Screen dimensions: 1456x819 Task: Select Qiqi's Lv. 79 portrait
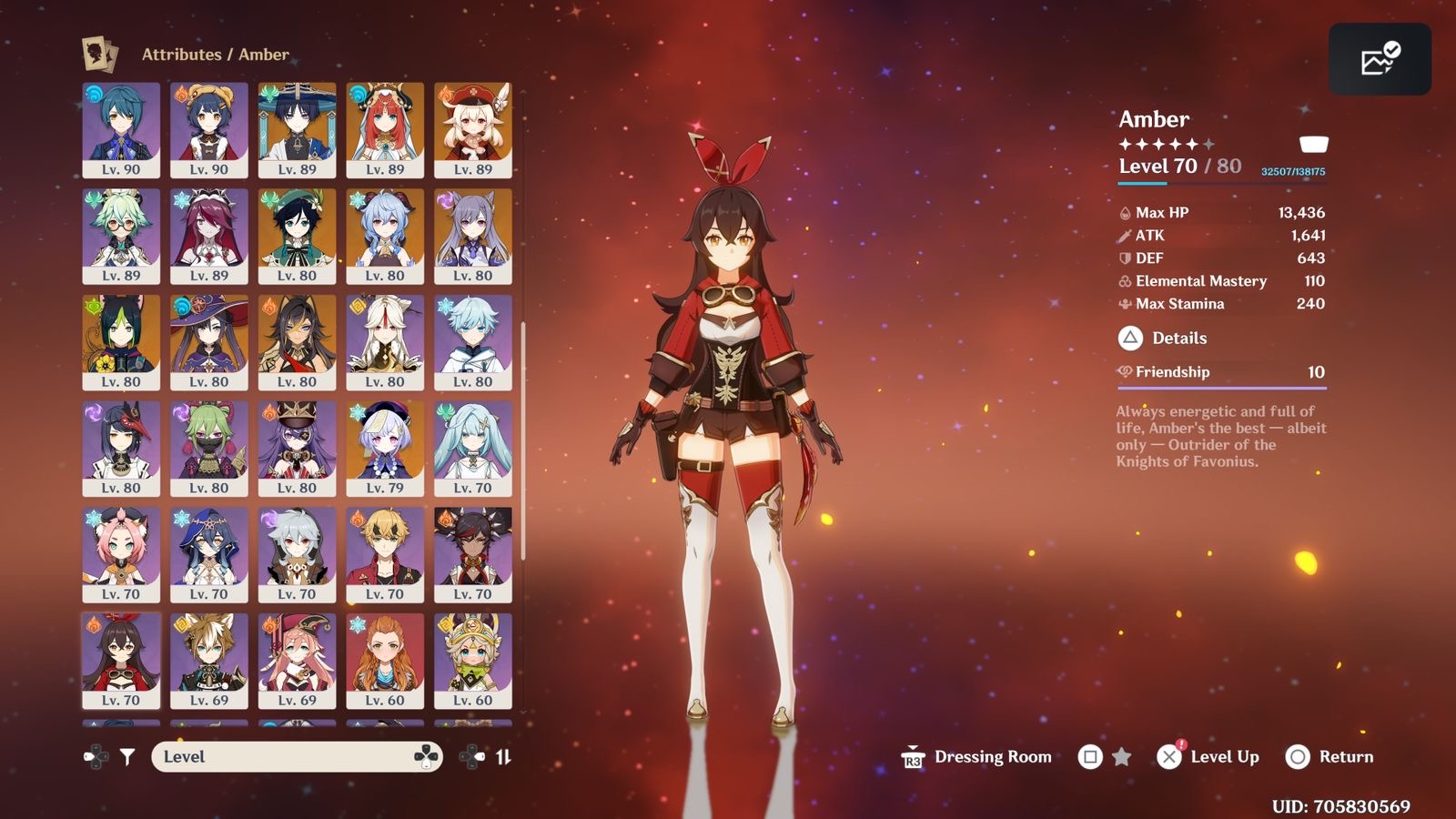tap(385, 449)
